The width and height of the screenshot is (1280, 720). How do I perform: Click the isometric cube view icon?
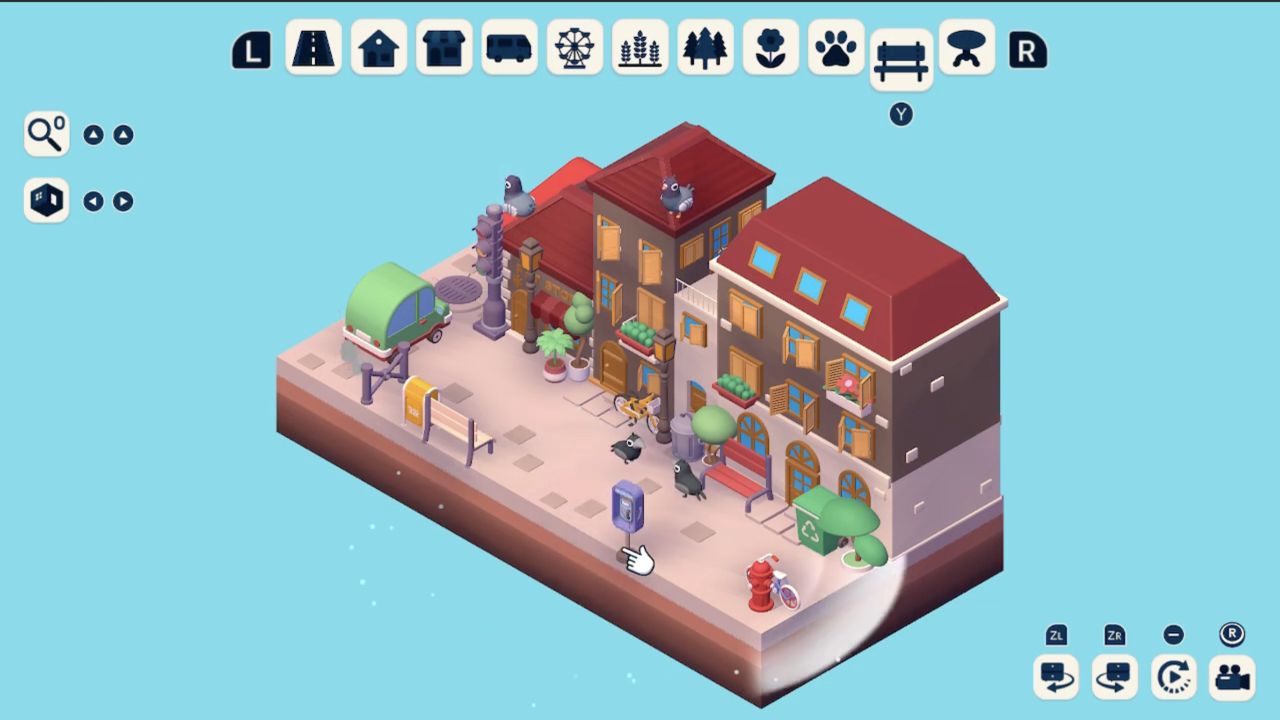pyautogui.click(x=46, y=200)
